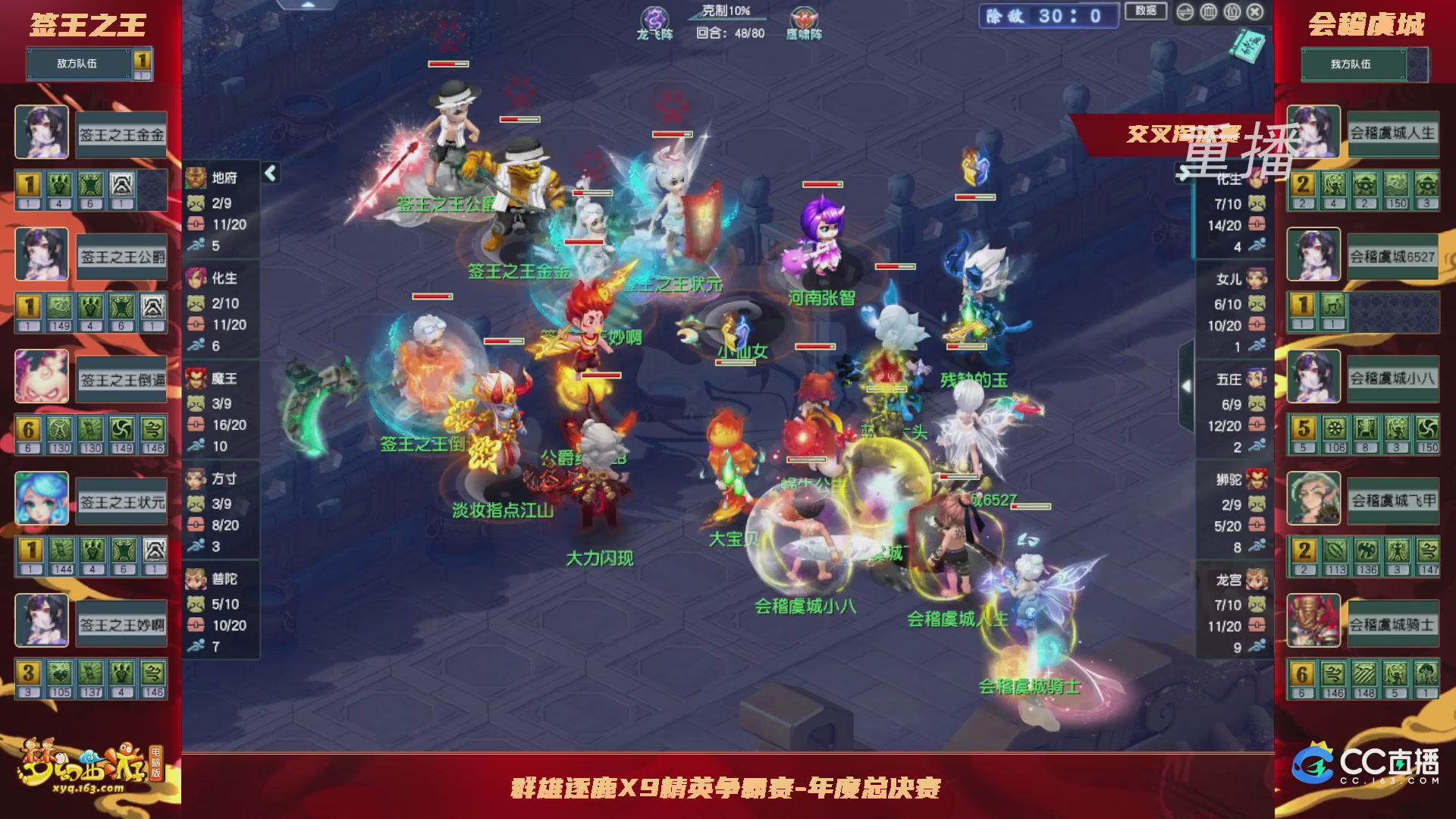Toggle the building icon in top-right toolbar

tap(1209, 12)
